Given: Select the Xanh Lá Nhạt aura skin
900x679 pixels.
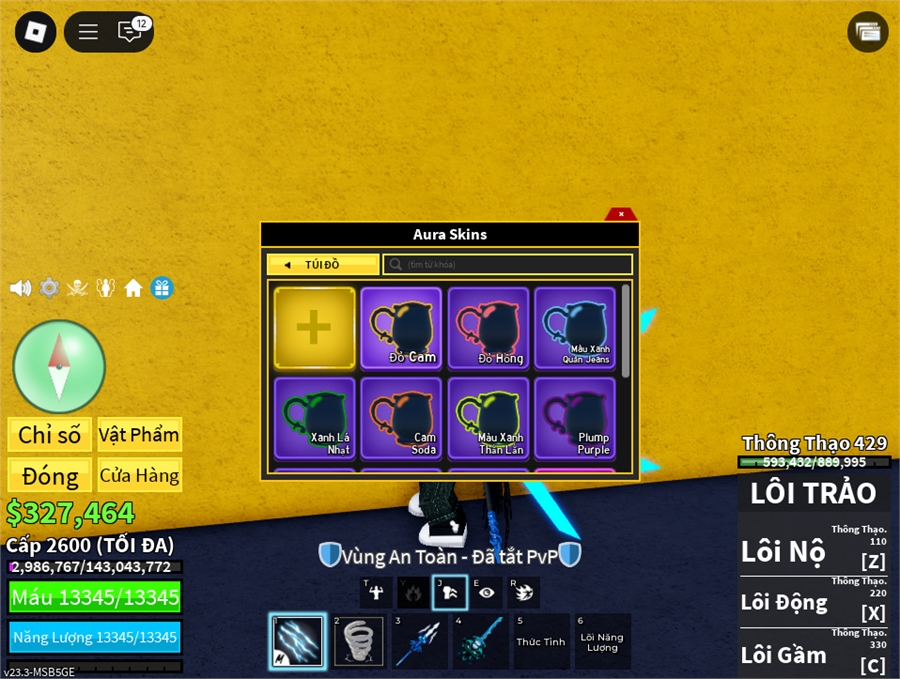Looking at the screenshot, I should click(314, 417).
